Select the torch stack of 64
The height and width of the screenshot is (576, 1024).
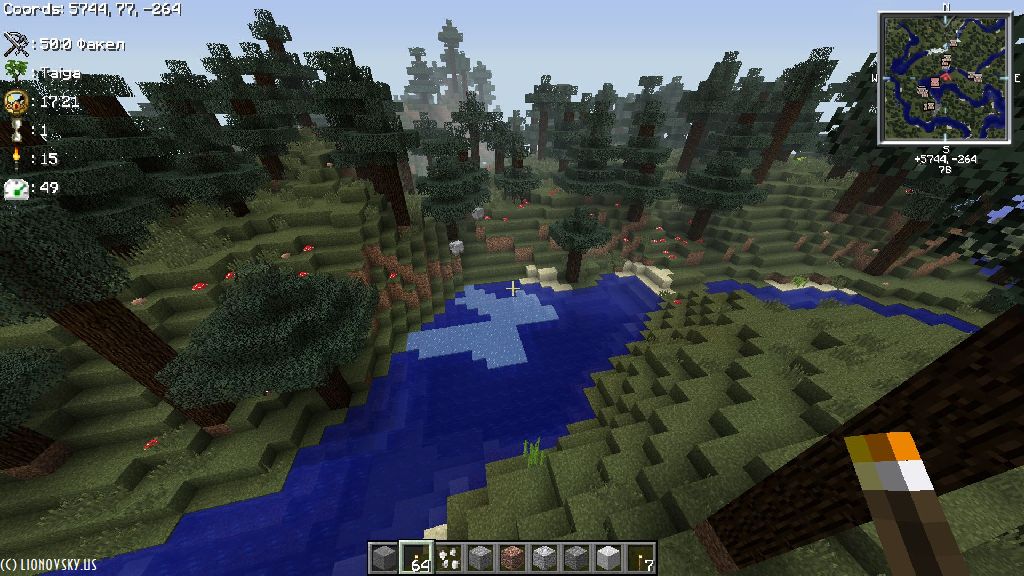(x=415, y=558)
